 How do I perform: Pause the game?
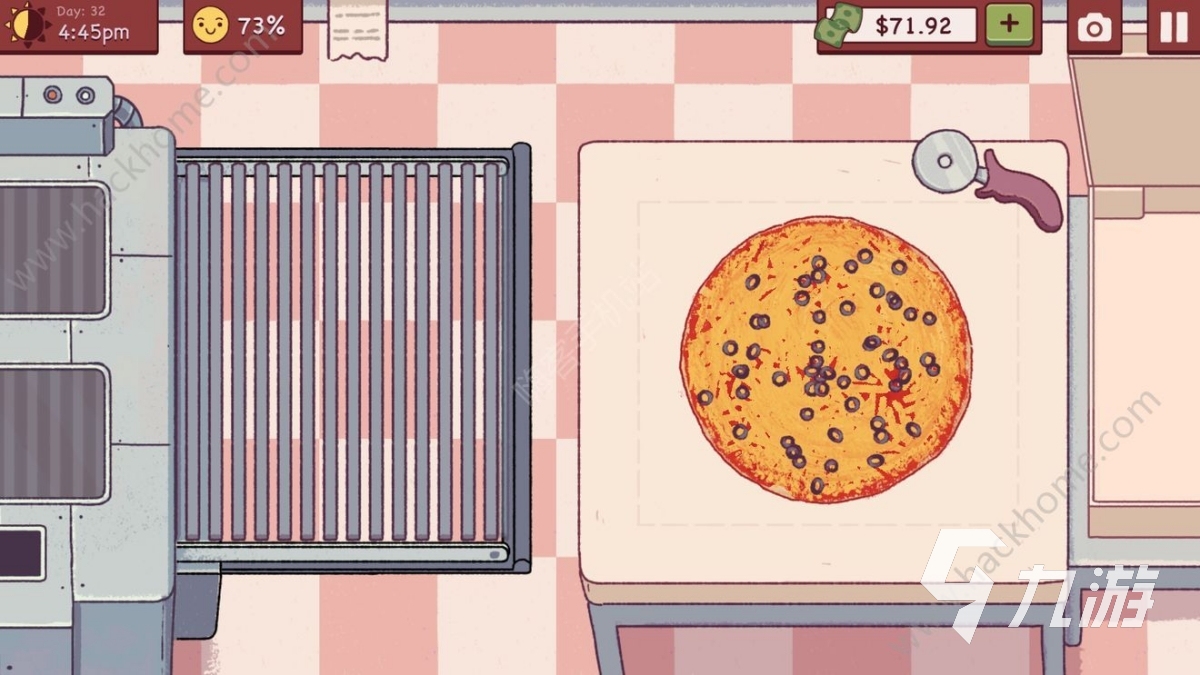[x=1172, y=26]
